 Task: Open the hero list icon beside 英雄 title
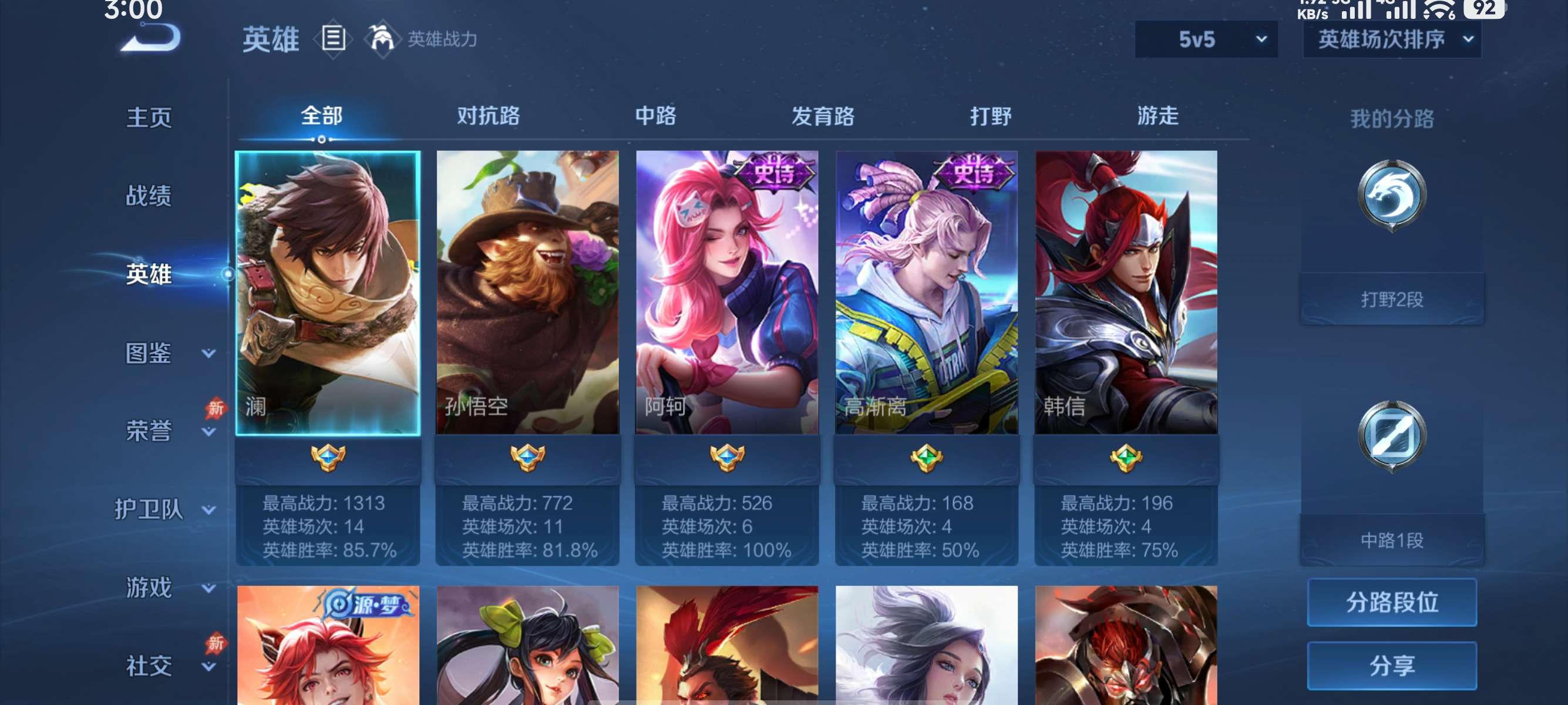tap(332, 39)
